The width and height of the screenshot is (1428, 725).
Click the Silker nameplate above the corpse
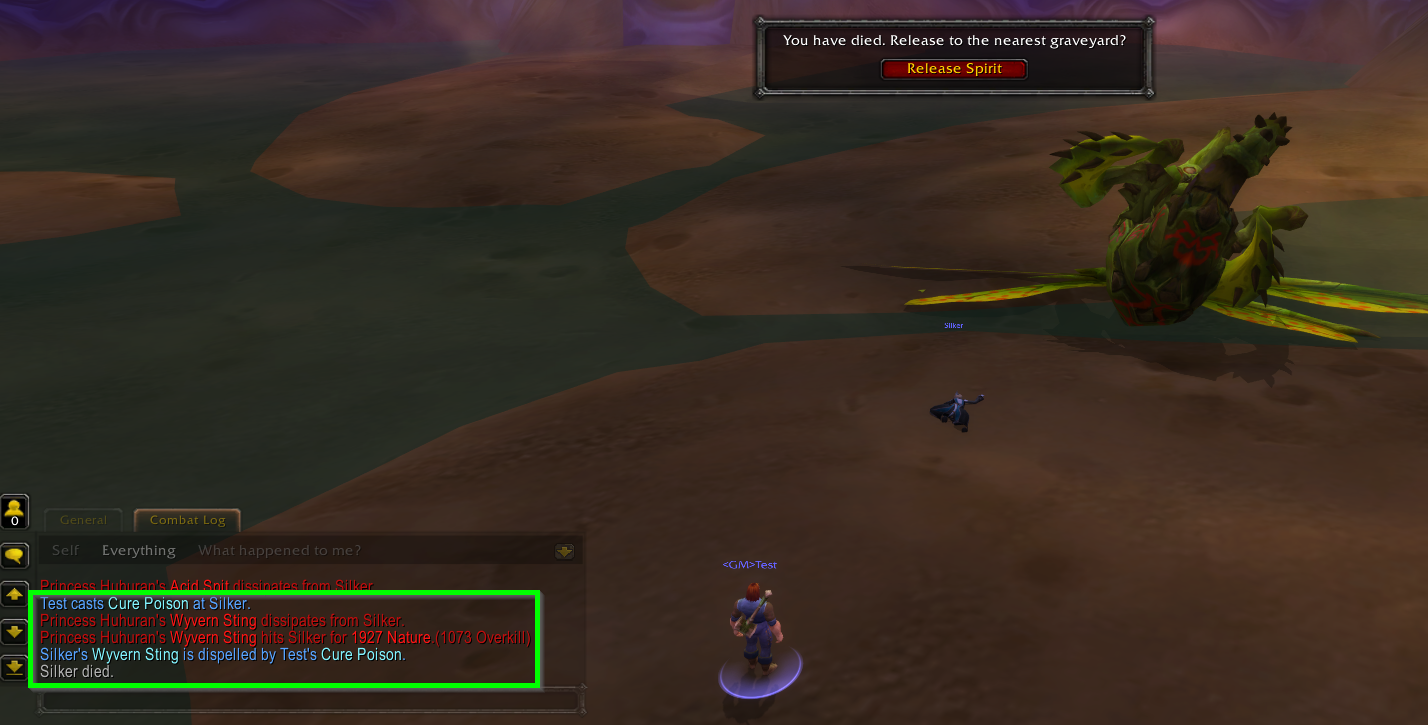(x=953, y=324)
